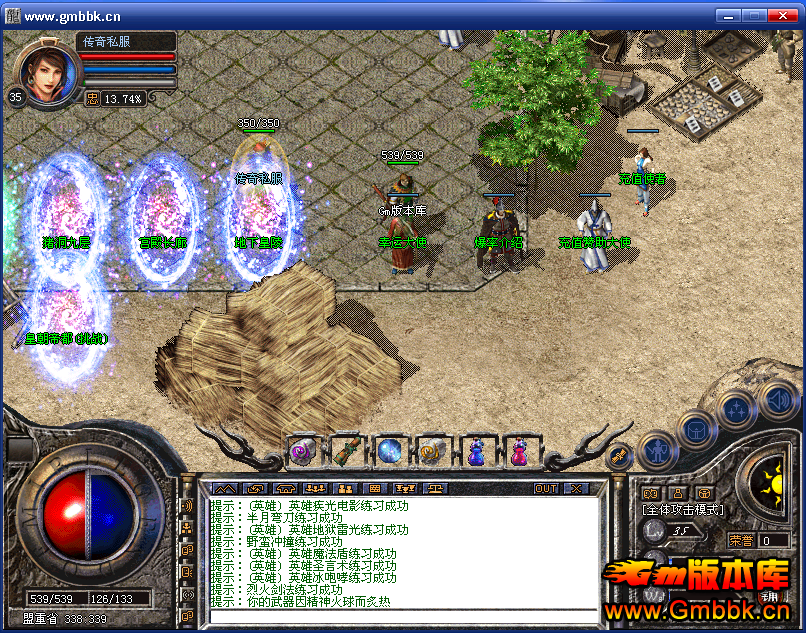Screen dimensions: 806x633
Task: Click the 全体攻击模式 attack mode label
Action: point(683,509)
